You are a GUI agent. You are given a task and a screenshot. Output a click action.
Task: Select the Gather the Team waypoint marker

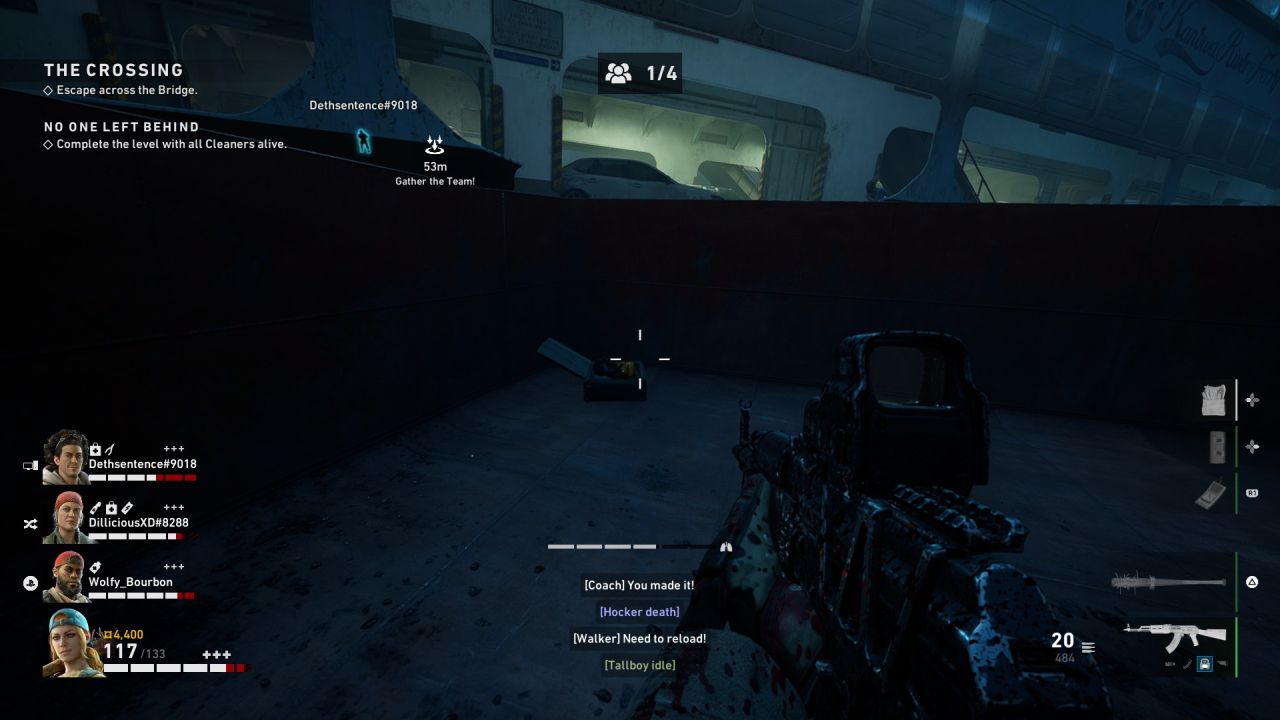pos(434,145)
